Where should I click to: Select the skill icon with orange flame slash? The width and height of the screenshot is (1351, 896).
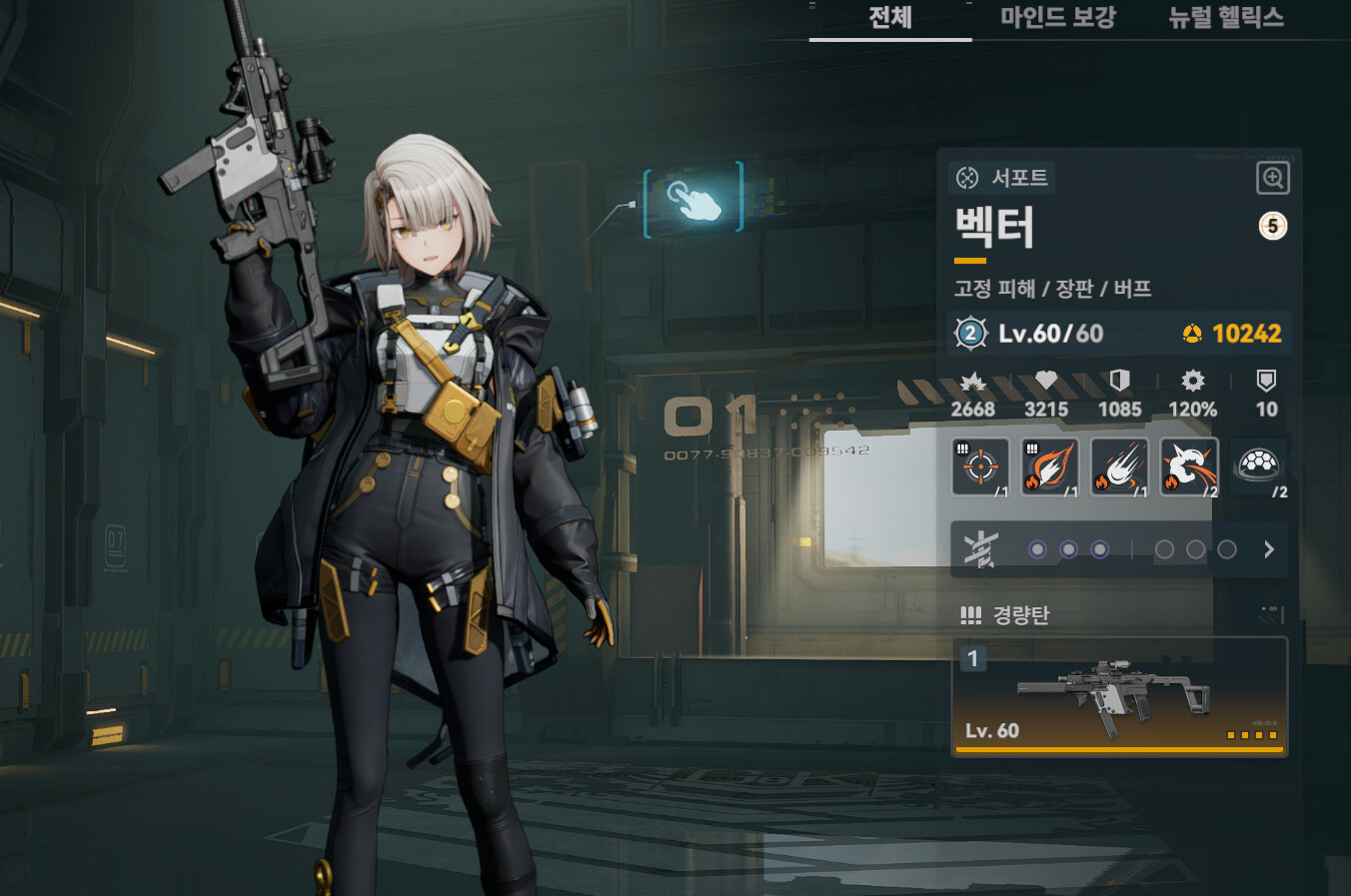1050,466
